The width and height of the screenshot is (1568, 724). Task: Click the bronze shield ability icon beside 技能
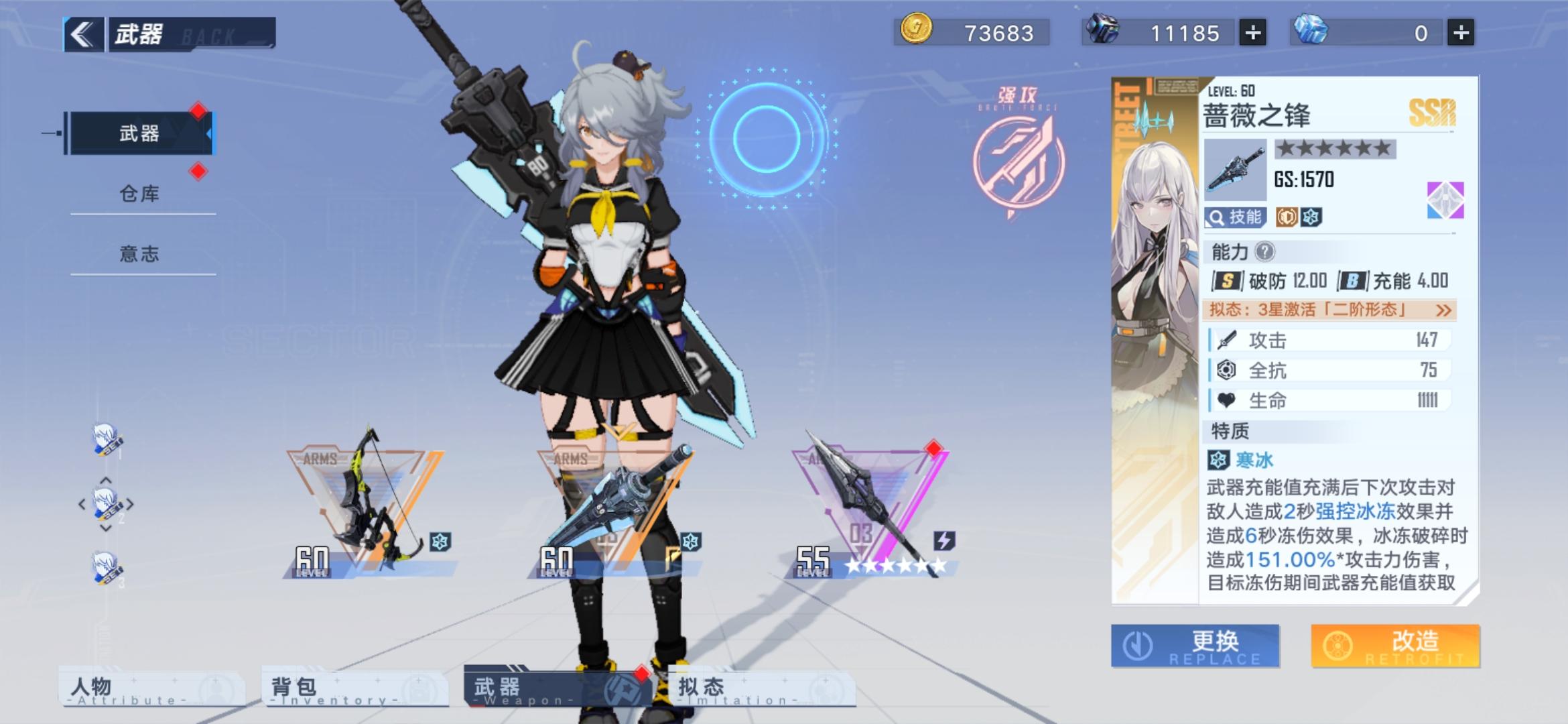1287,219
